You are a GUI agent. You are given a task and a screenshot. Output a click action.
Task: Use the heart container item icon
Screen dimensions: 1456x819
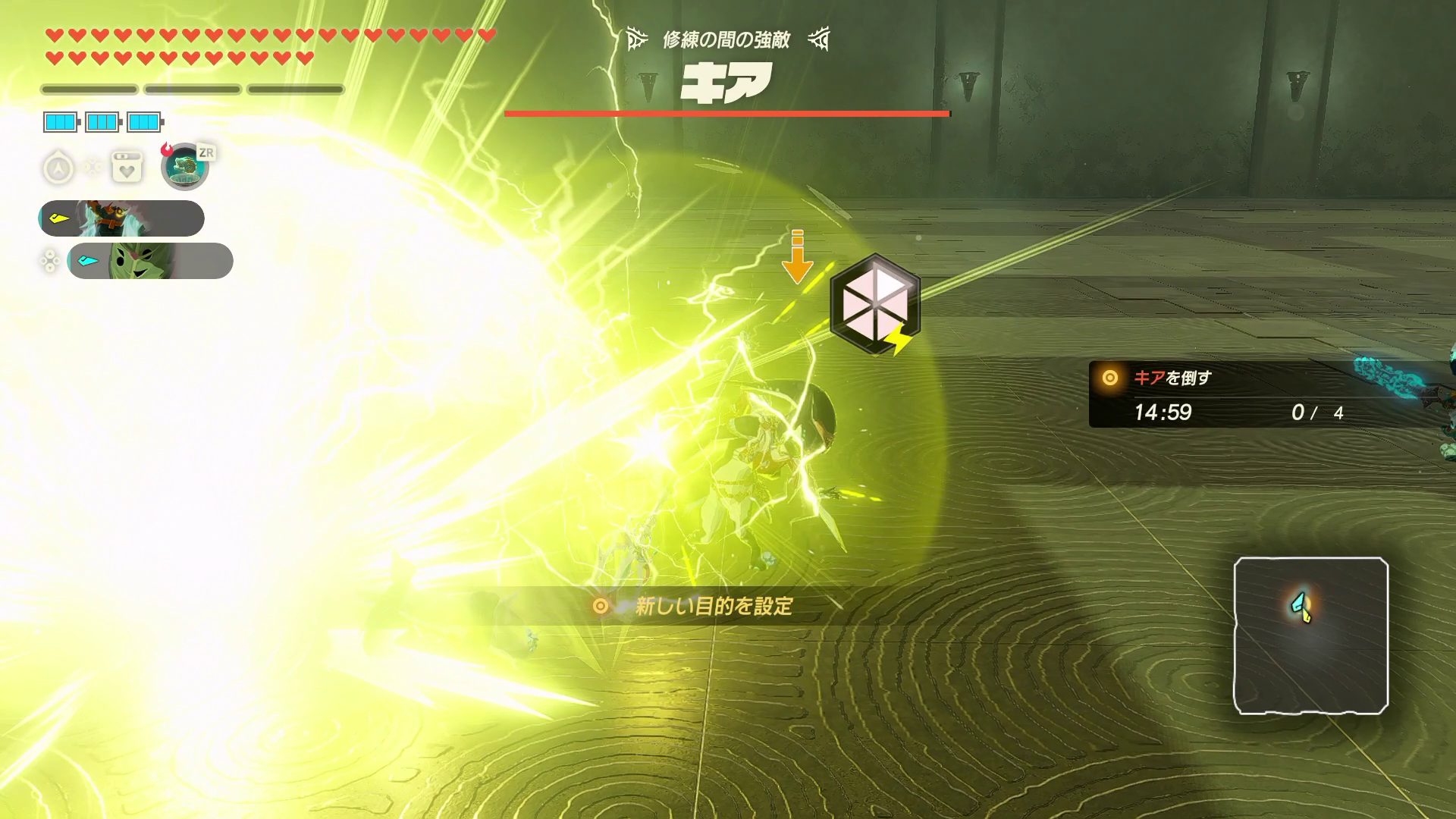pos(127,168)
